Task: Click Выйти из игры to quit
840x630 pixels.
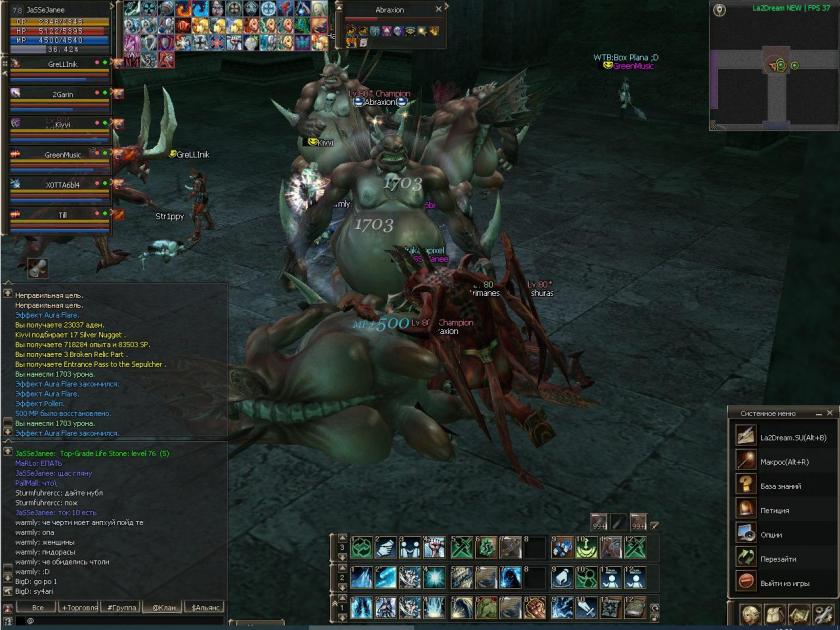Action: 782,582
